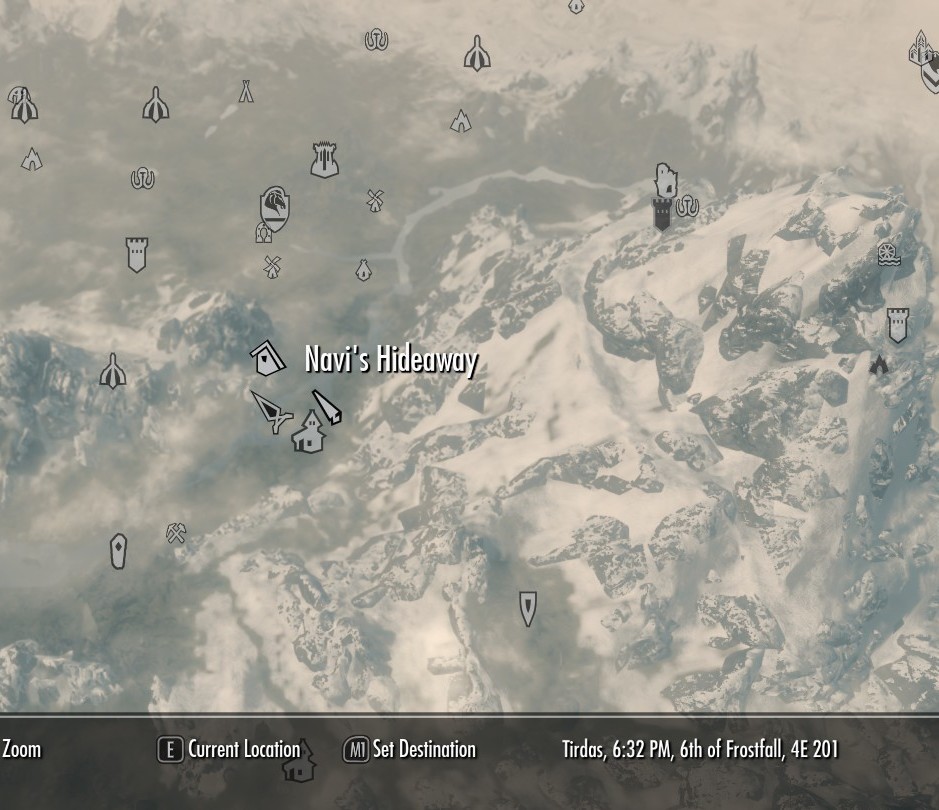The width and height of the screenshot is (939, 810).
Task: Select the Whiterun stables horseshoe-arch marker
Action: pos(263,234)
